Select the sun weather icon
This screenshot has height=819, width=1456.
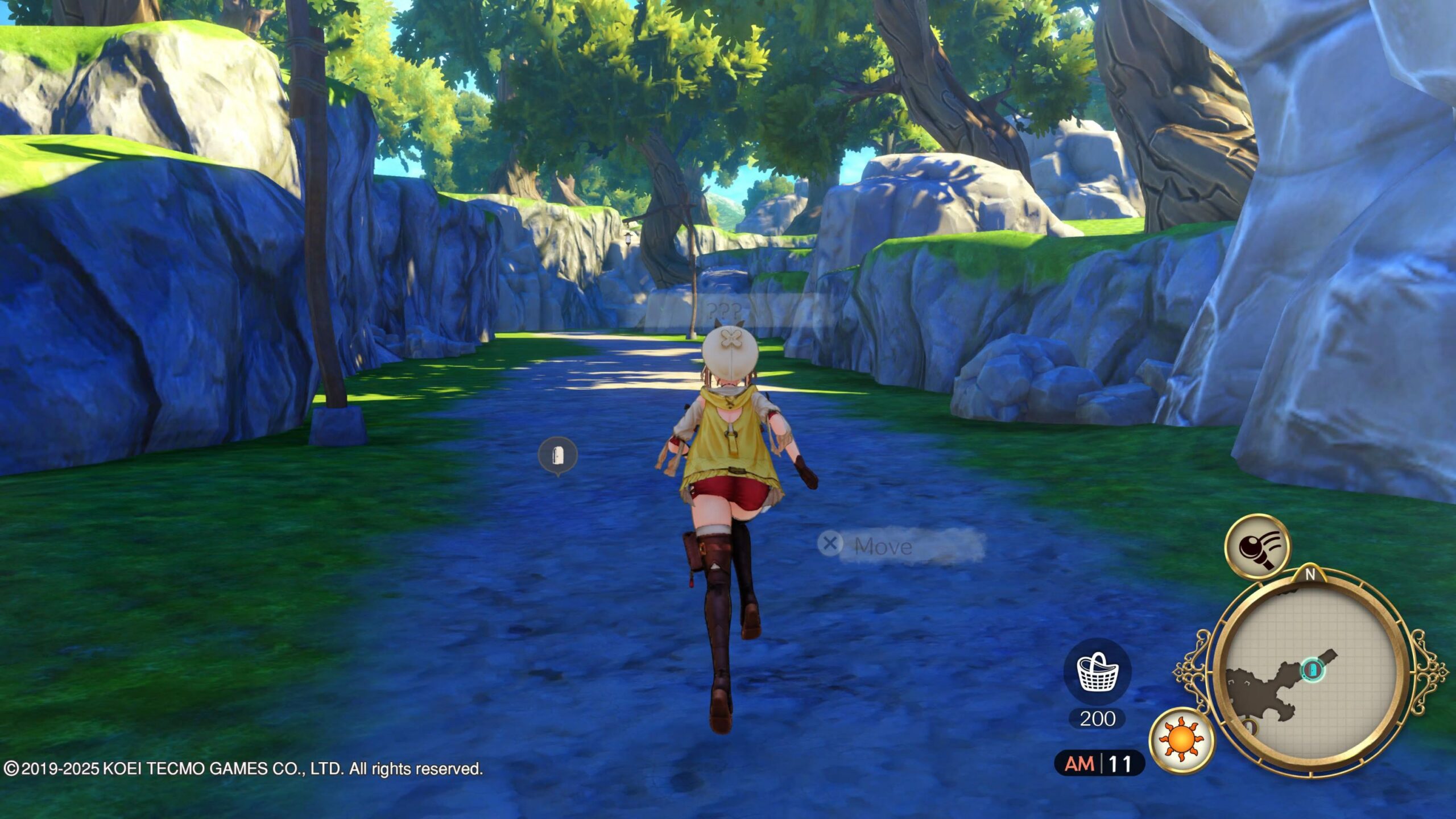(1181, 741)
